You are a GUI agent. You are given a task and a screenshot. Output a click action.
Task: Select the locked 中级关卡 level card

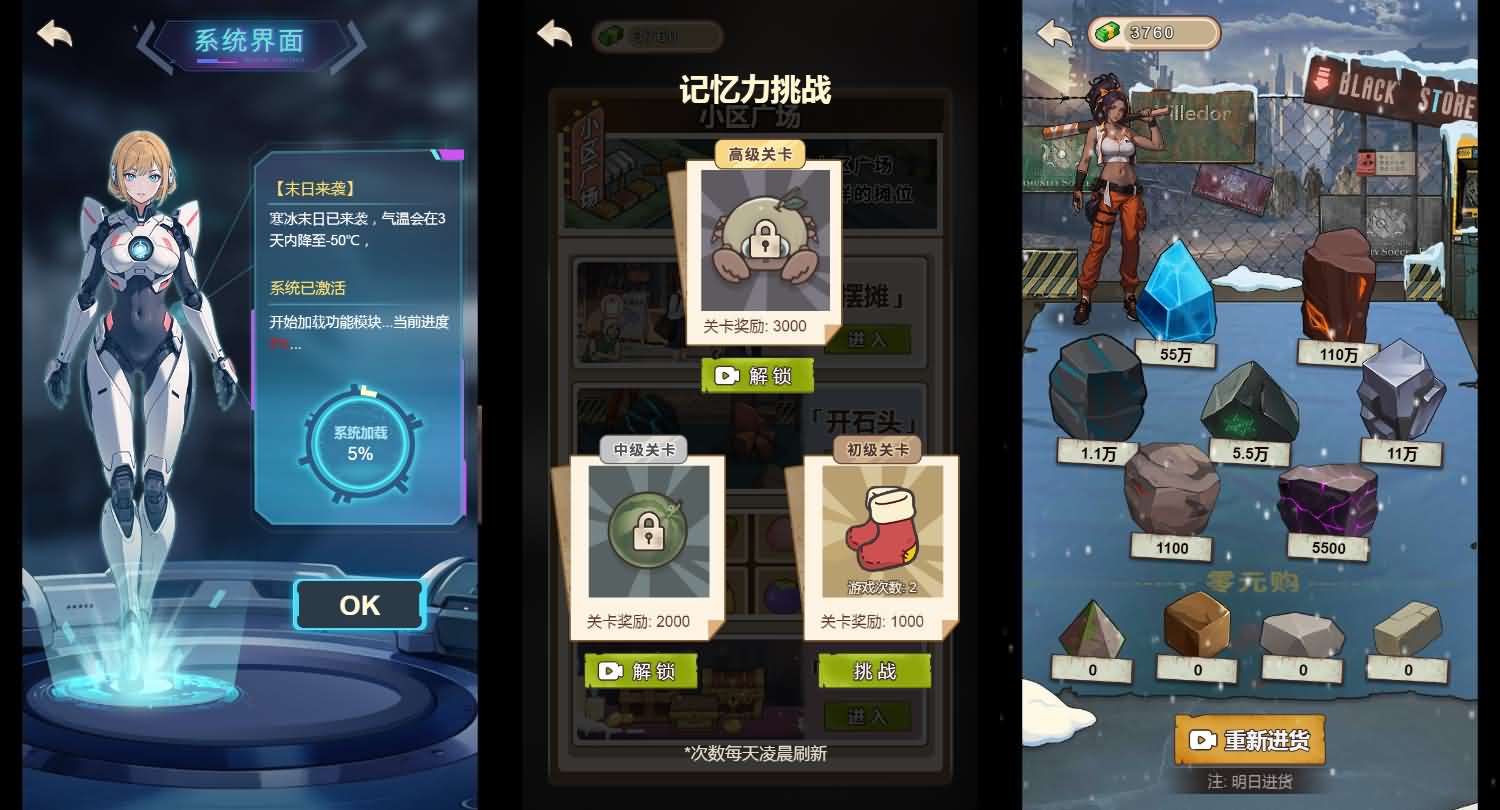point(650,533)
